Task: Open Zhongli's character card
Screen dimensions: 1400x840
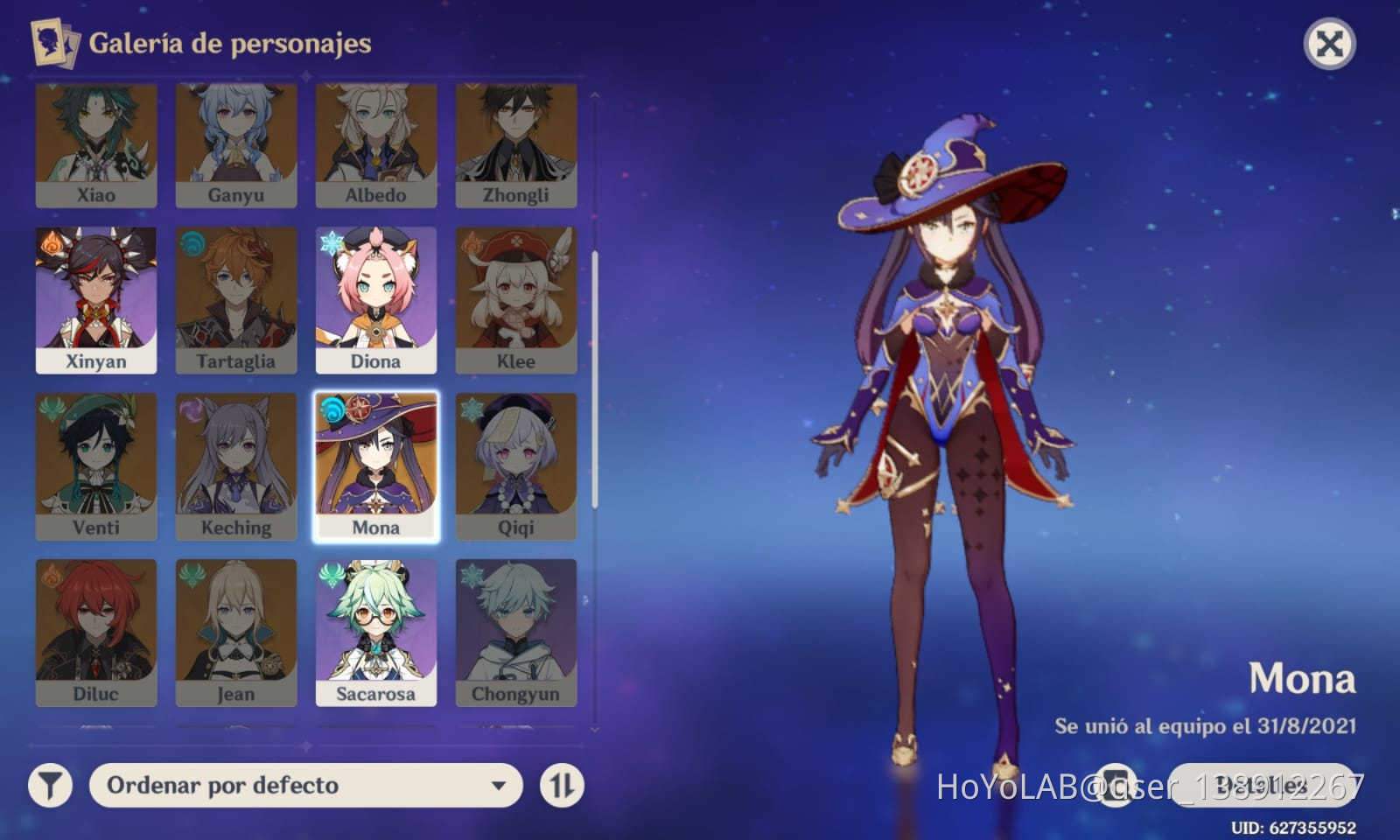Action: click(516, 144)
